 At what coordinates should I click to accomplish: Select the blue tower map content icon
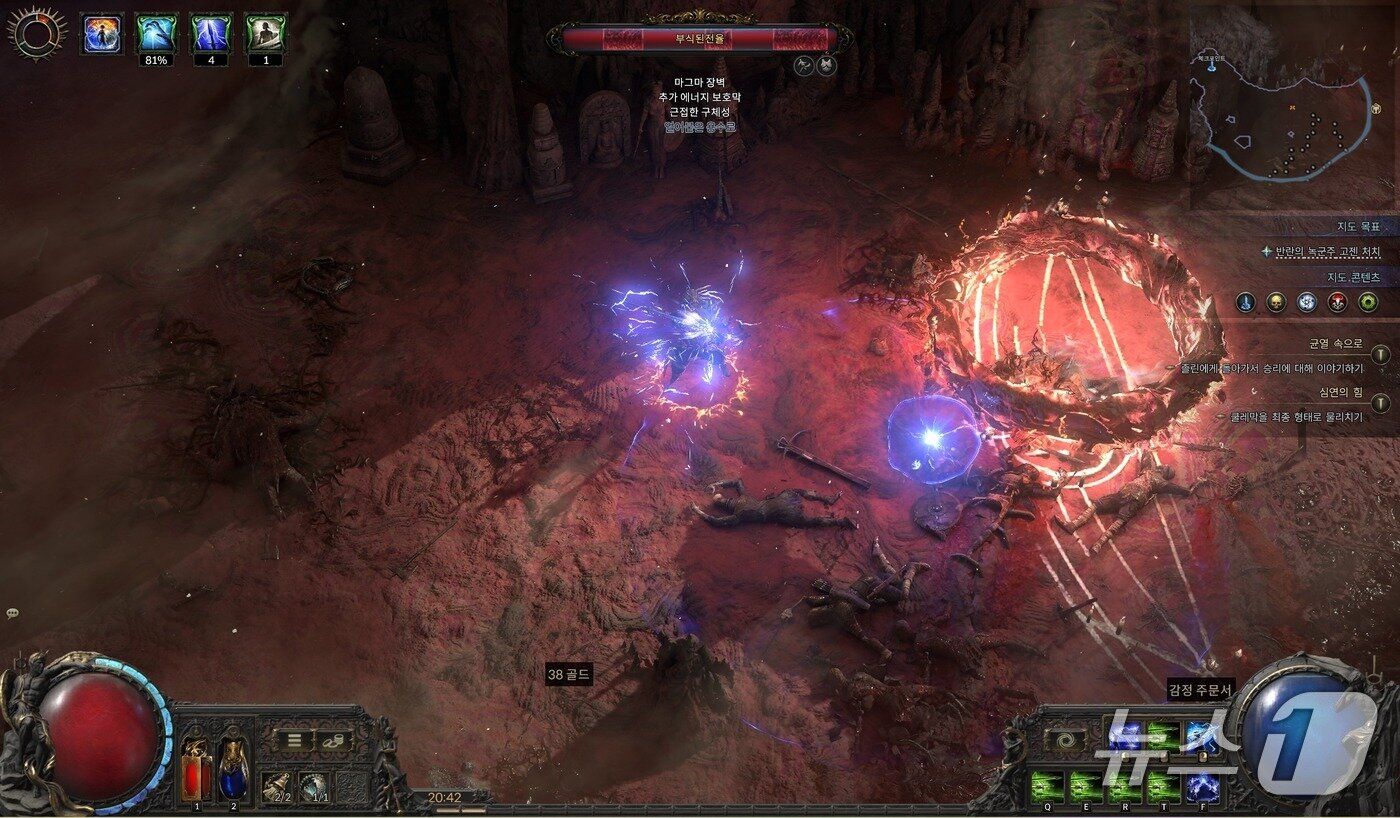tap(1245, 301)
